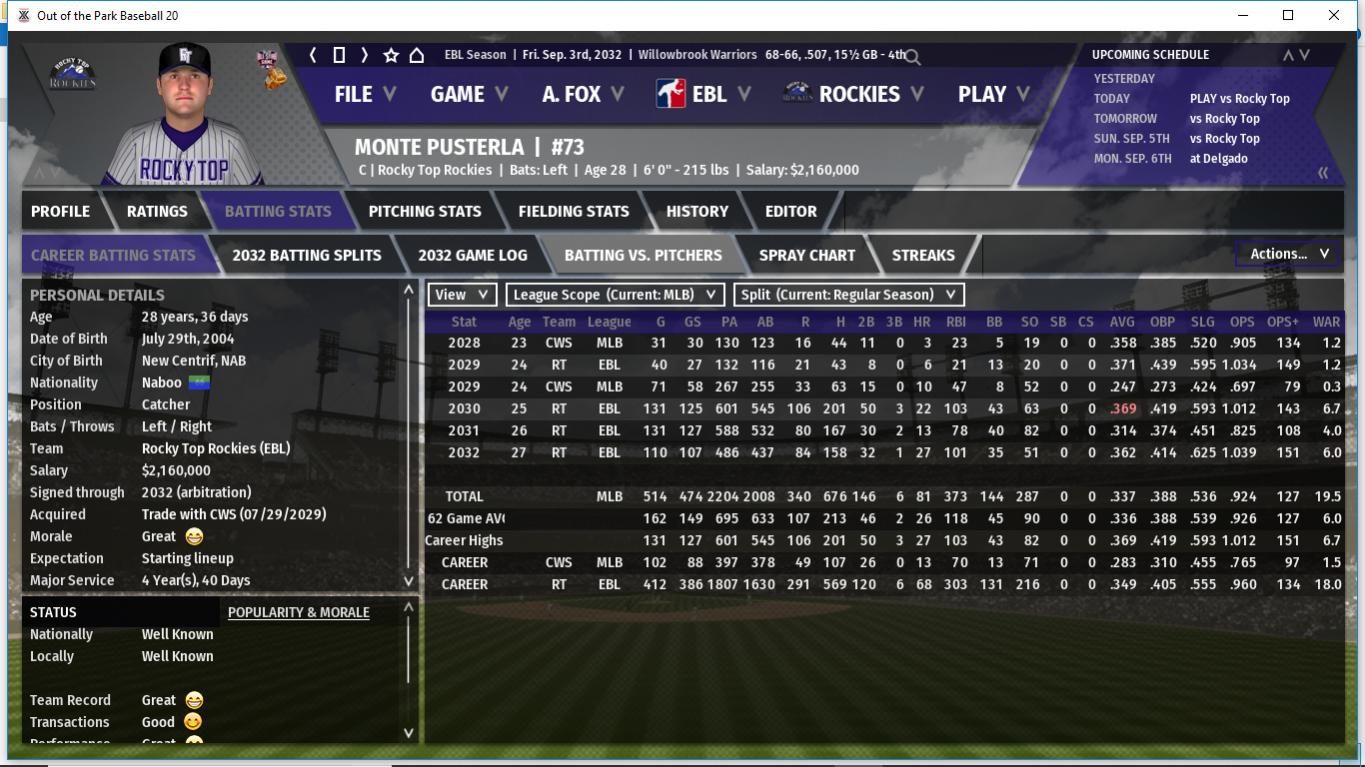Image resolution: width=1365 pixels, height=767 pixels.
Task: Expand the Actions dropdown
Action: click(1288, 254)
